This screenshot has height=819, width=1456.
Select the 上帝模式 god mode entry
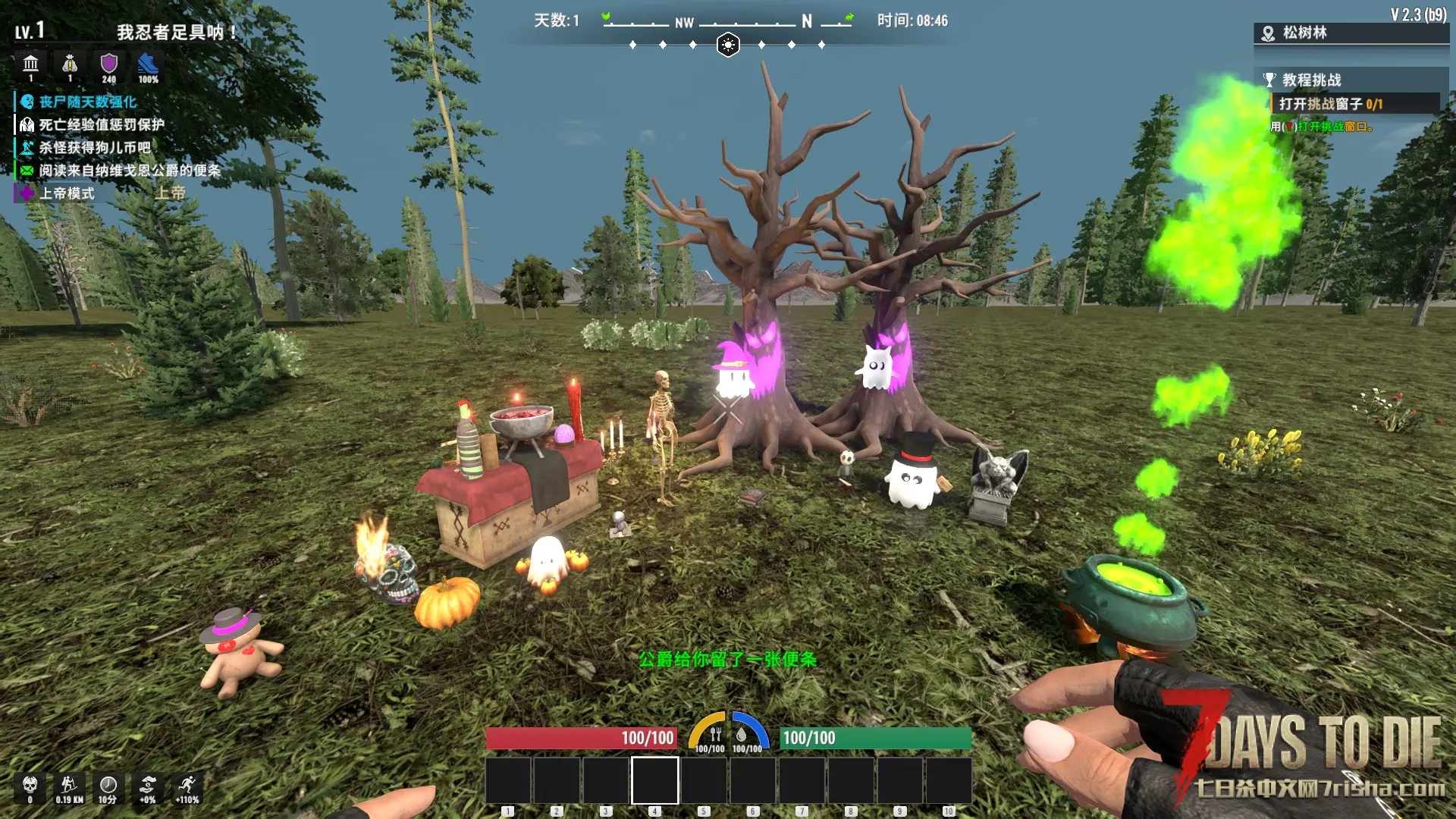tap(67, 193)
